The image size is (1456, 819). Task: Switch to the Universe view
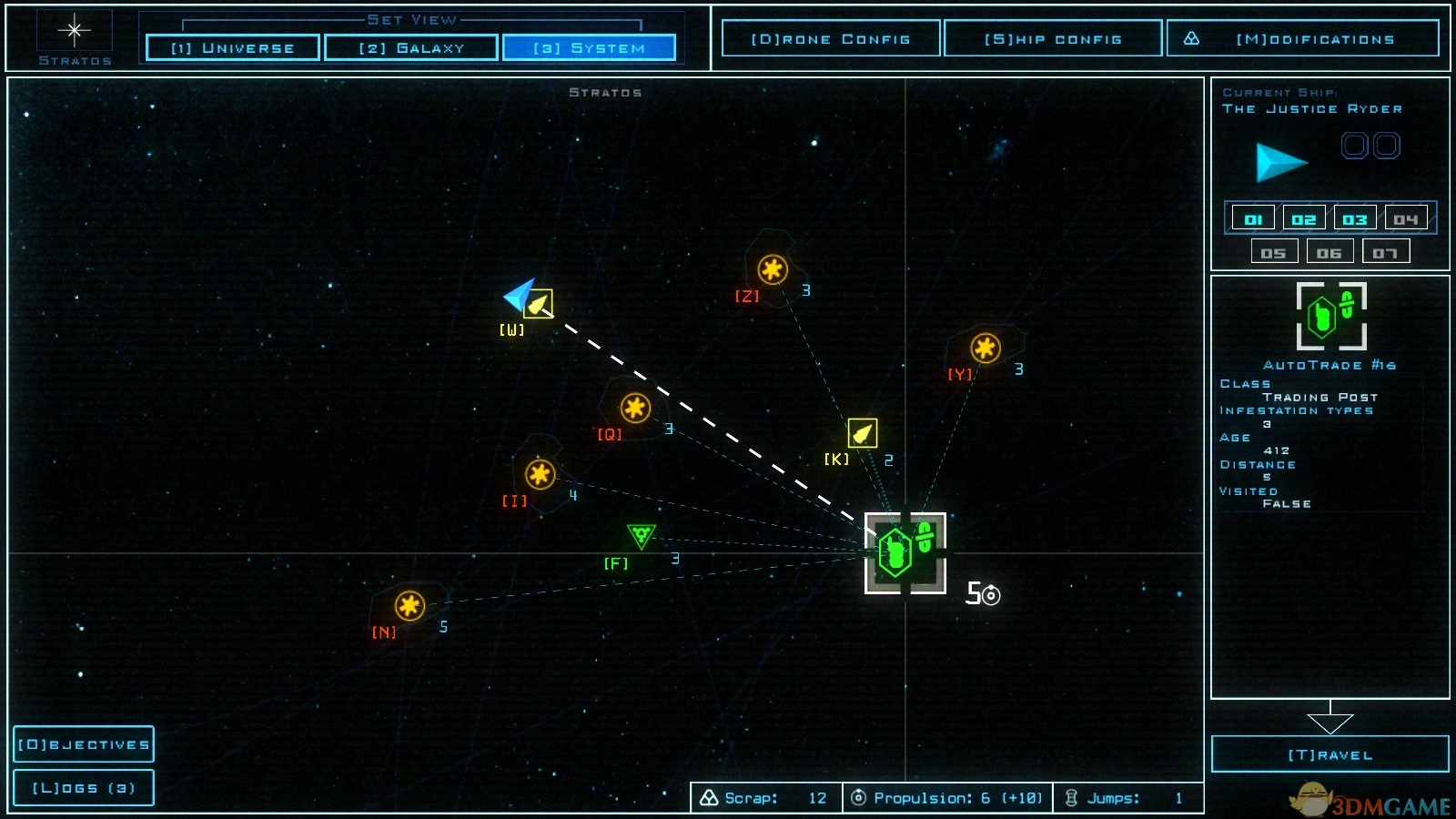pyautogui.click(x=233, y=47)
